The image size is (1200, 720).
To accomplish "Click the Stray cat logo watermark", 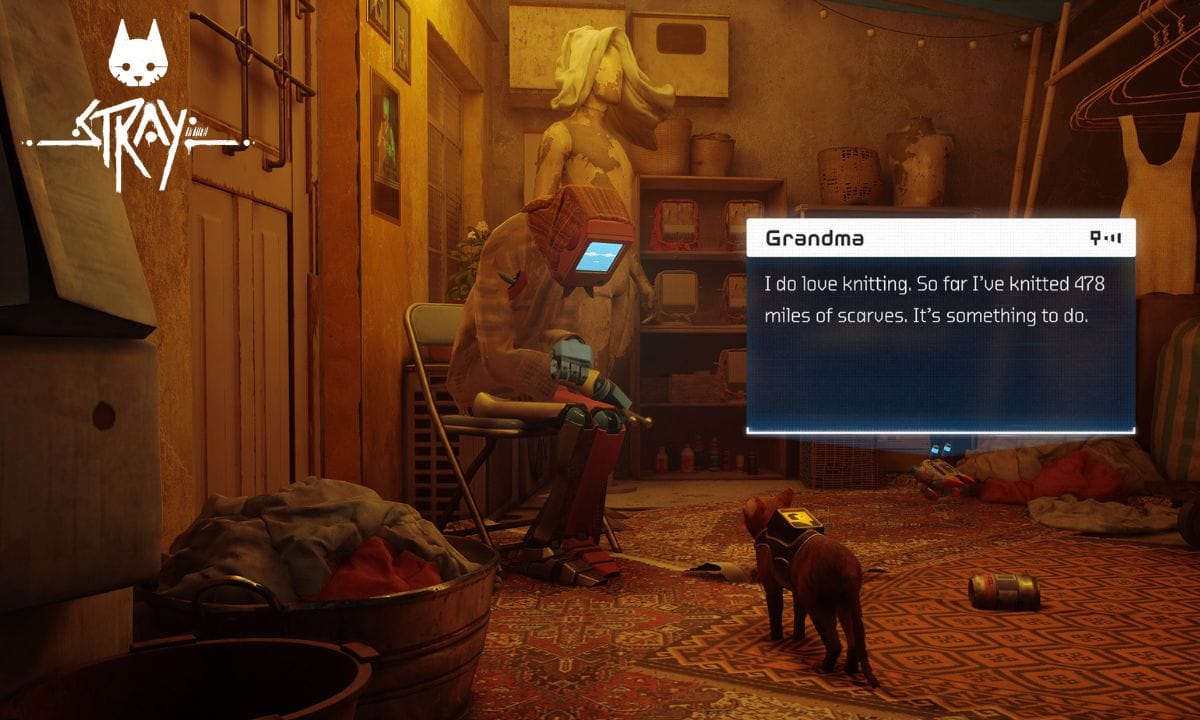I will [138, 105].
